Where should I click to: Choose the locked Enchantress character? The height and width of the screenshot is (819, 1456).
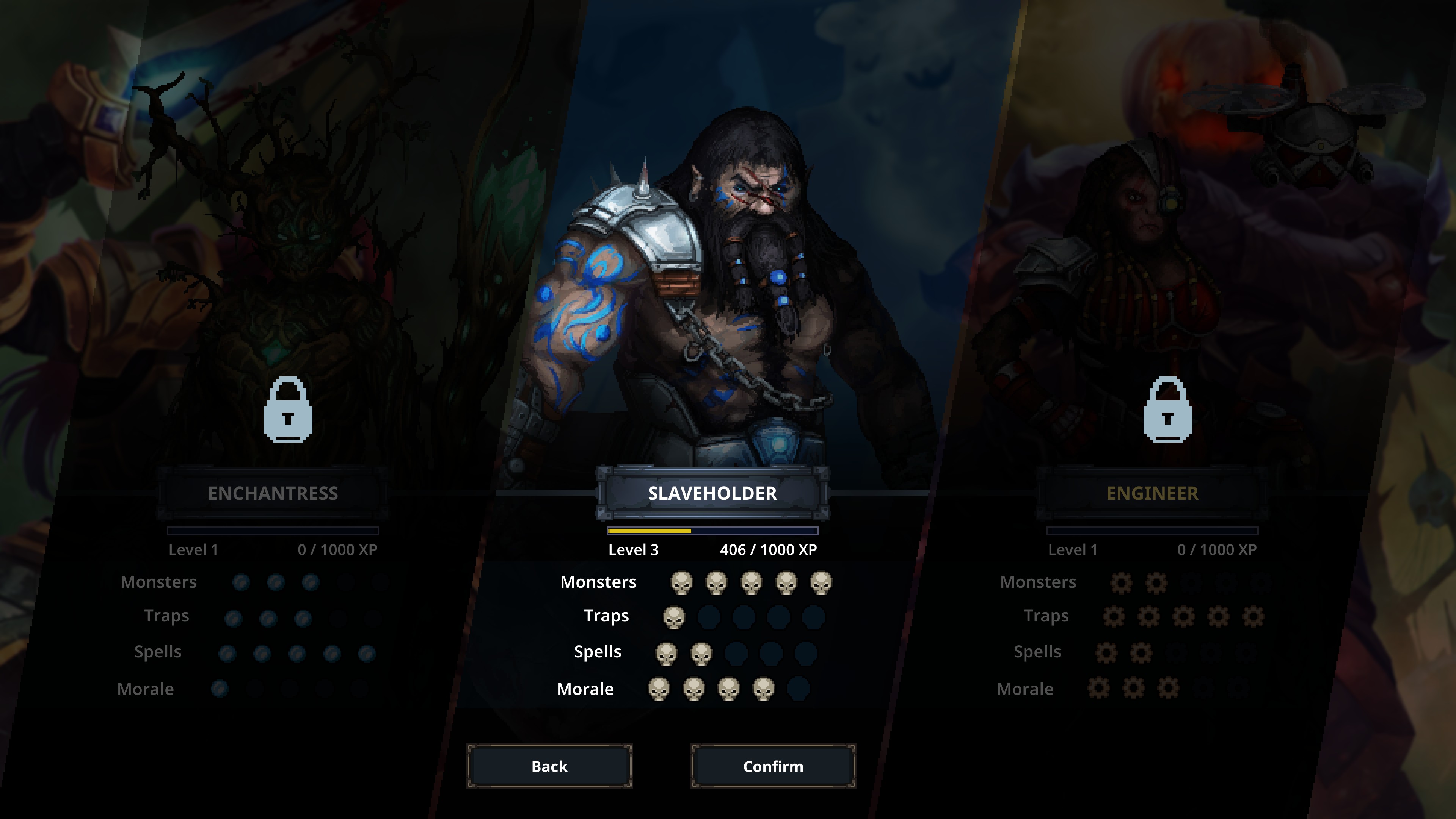pyautogui.click(x=273, y=493)
